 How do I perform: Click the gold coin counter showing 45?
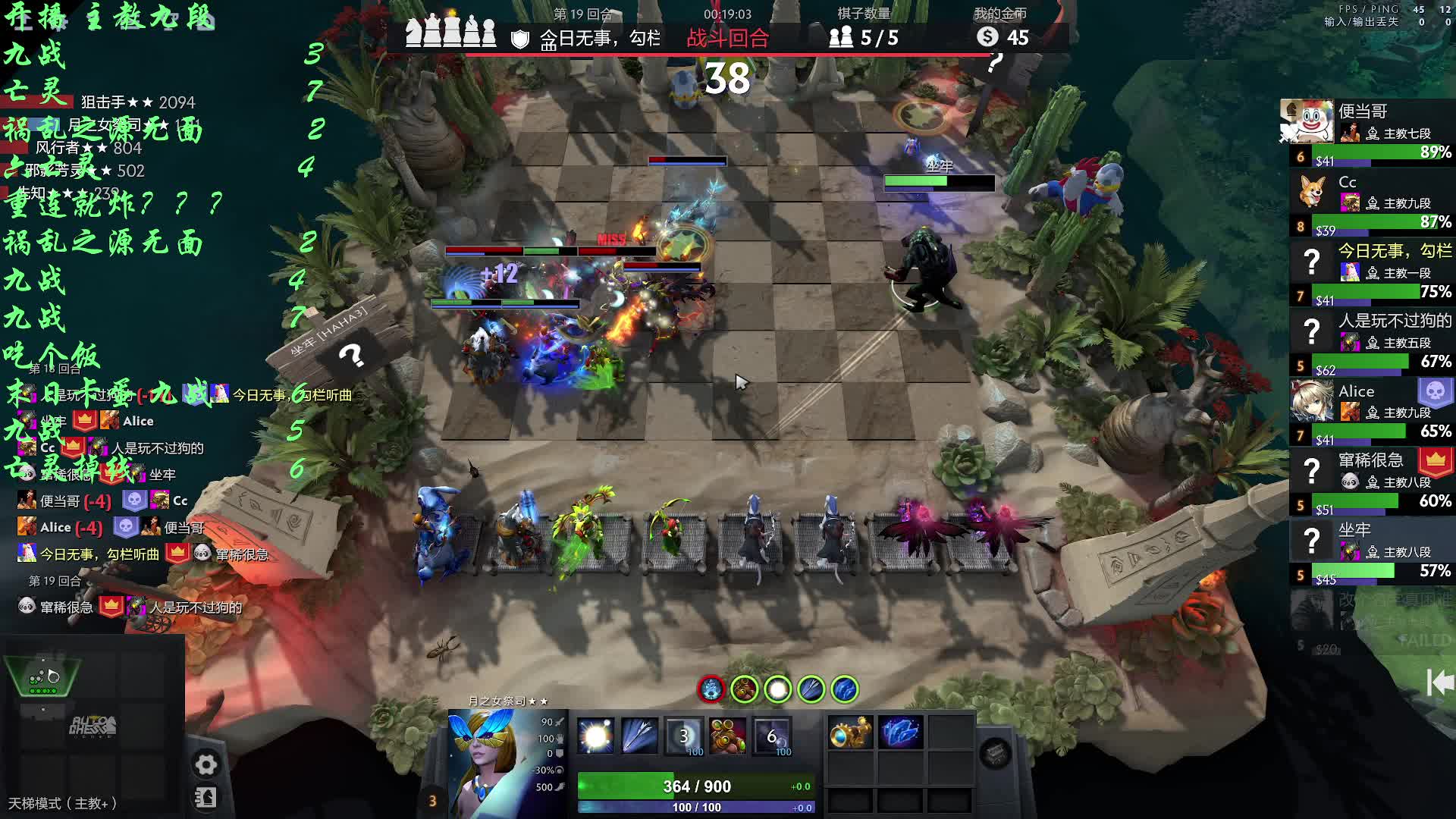[x=1003, y=37]
